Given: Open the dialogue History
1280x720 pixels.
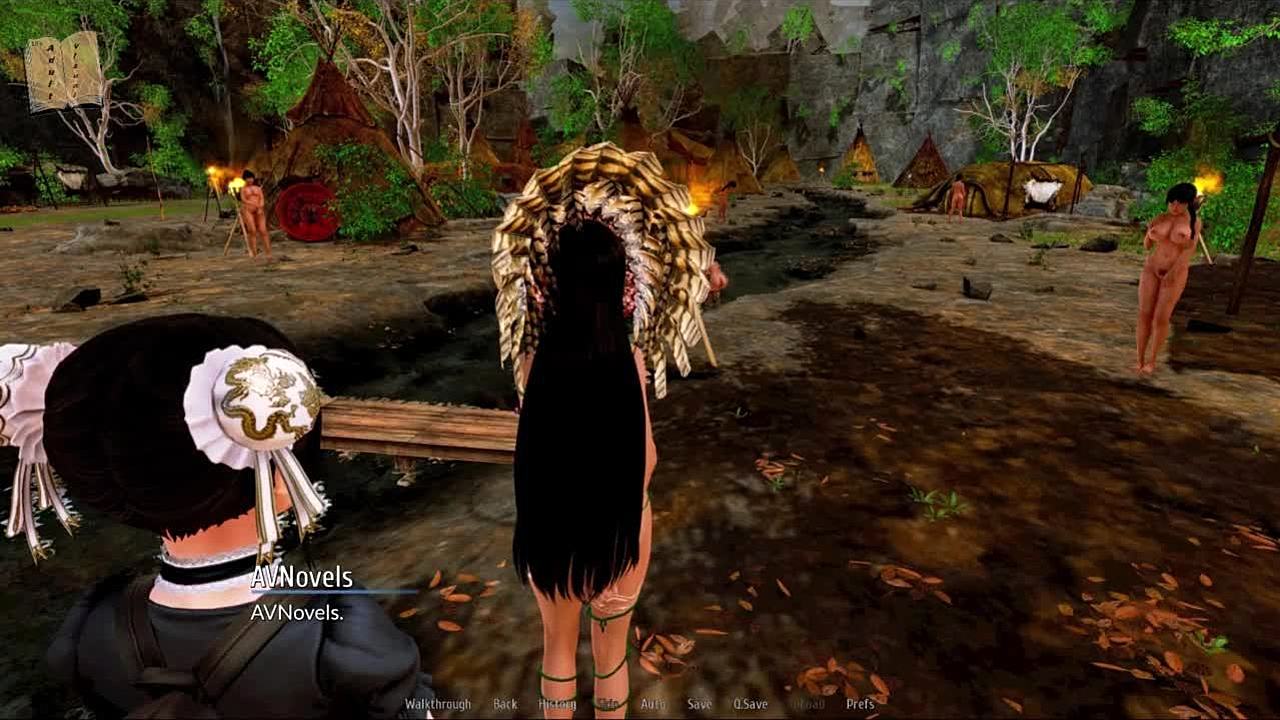Looking at the screenshot, I should pyautogui.click(x=557, y=704).
